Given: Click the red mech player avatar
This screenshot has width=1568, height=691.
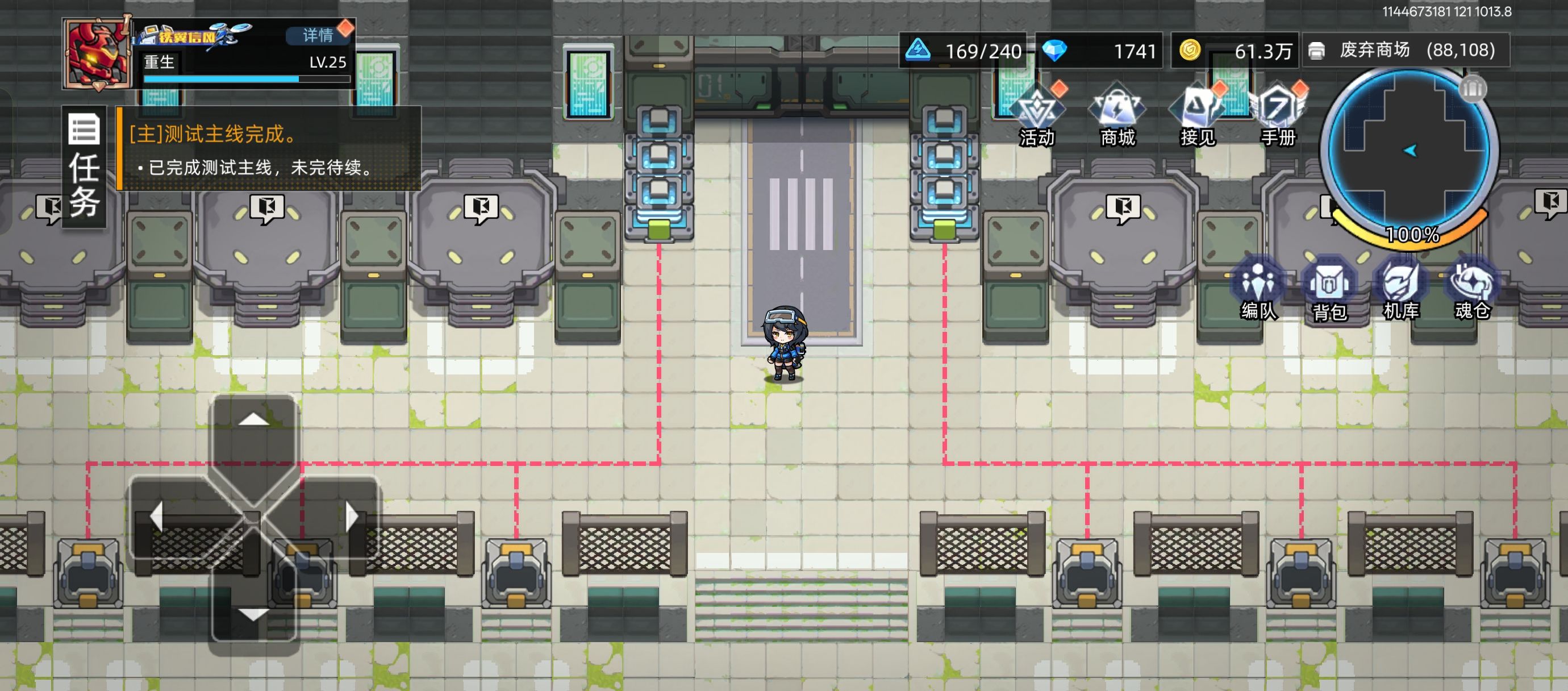Looking at the screenshot, I should tap(97, 54).
